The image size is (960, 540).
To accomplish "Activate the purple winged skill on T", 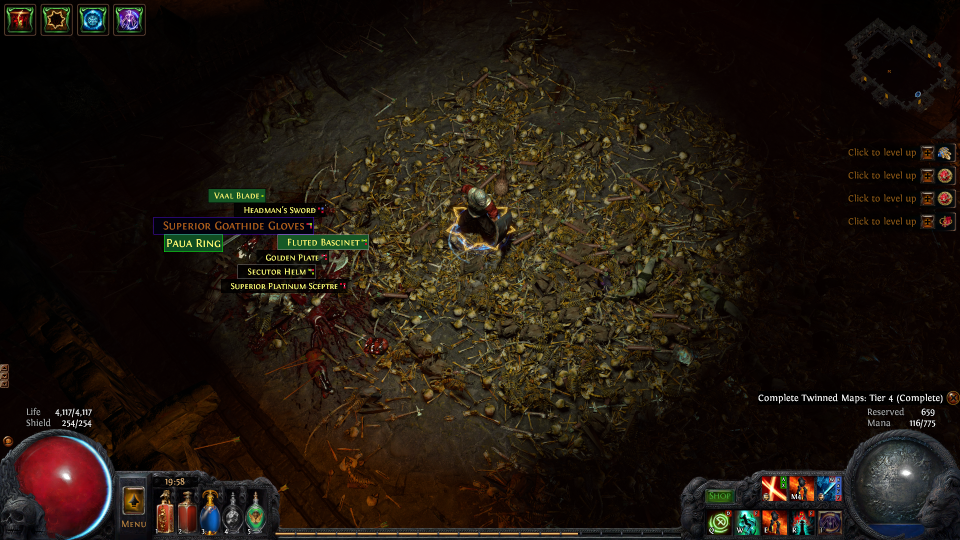I will 829,522.
